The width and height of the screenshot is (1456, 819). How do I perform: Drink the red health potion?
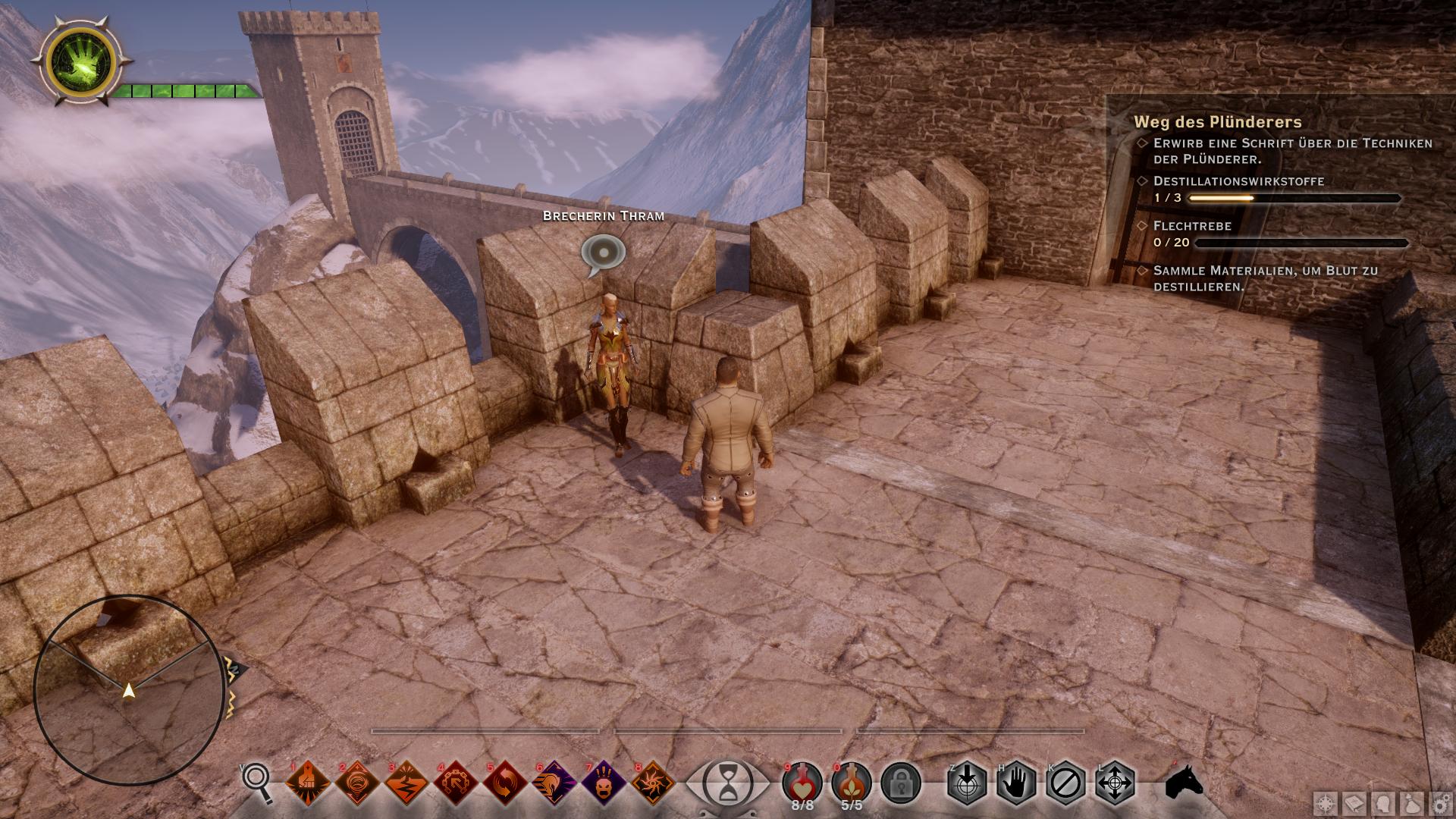coord(803,781)
